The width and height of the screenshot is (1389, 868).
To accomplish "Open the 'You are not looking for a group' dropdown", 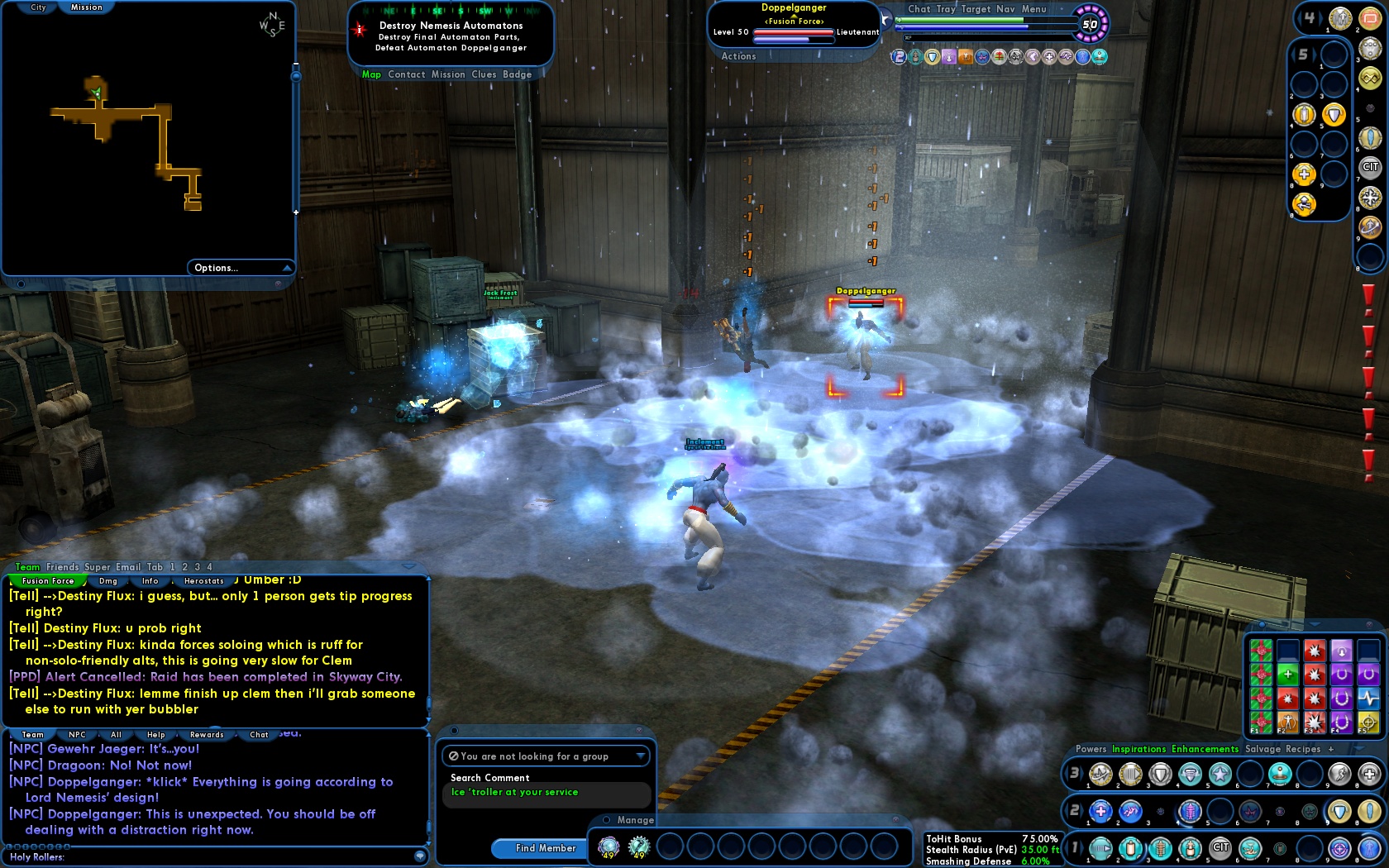I will [x=641, y=756].
